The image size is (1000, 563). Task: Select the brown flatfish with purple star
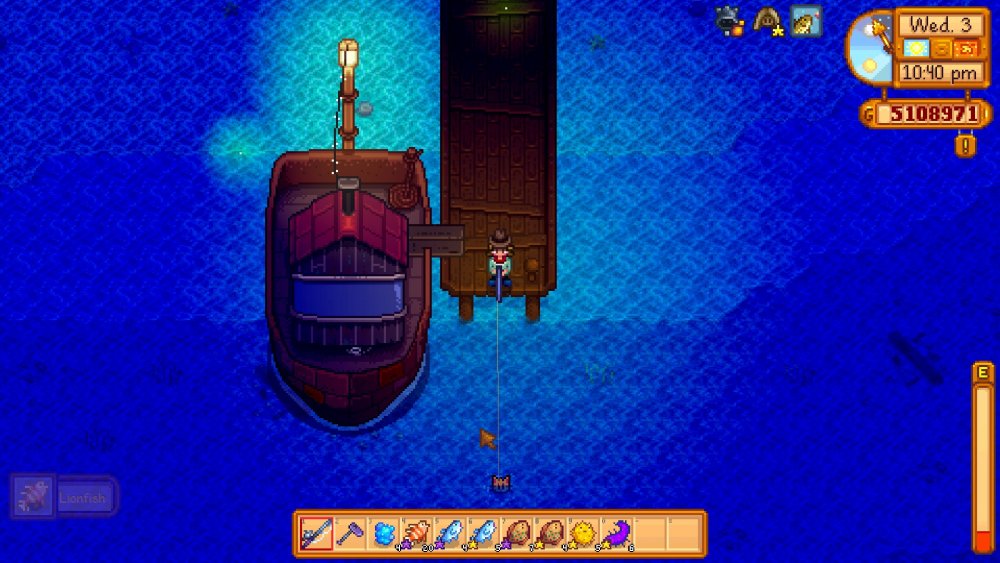(517, 533)
